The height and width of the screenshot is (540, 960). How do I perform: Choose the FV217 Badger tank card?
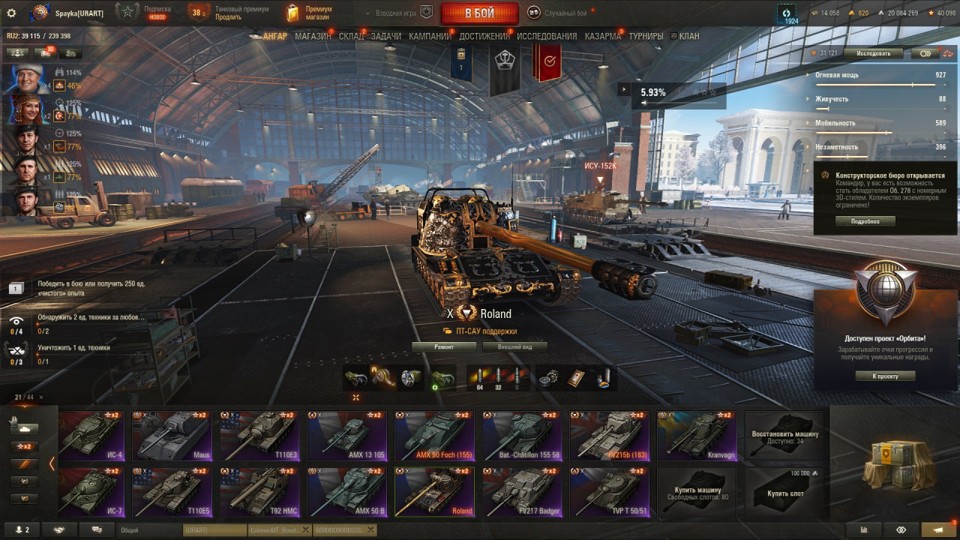pos(521,491)
